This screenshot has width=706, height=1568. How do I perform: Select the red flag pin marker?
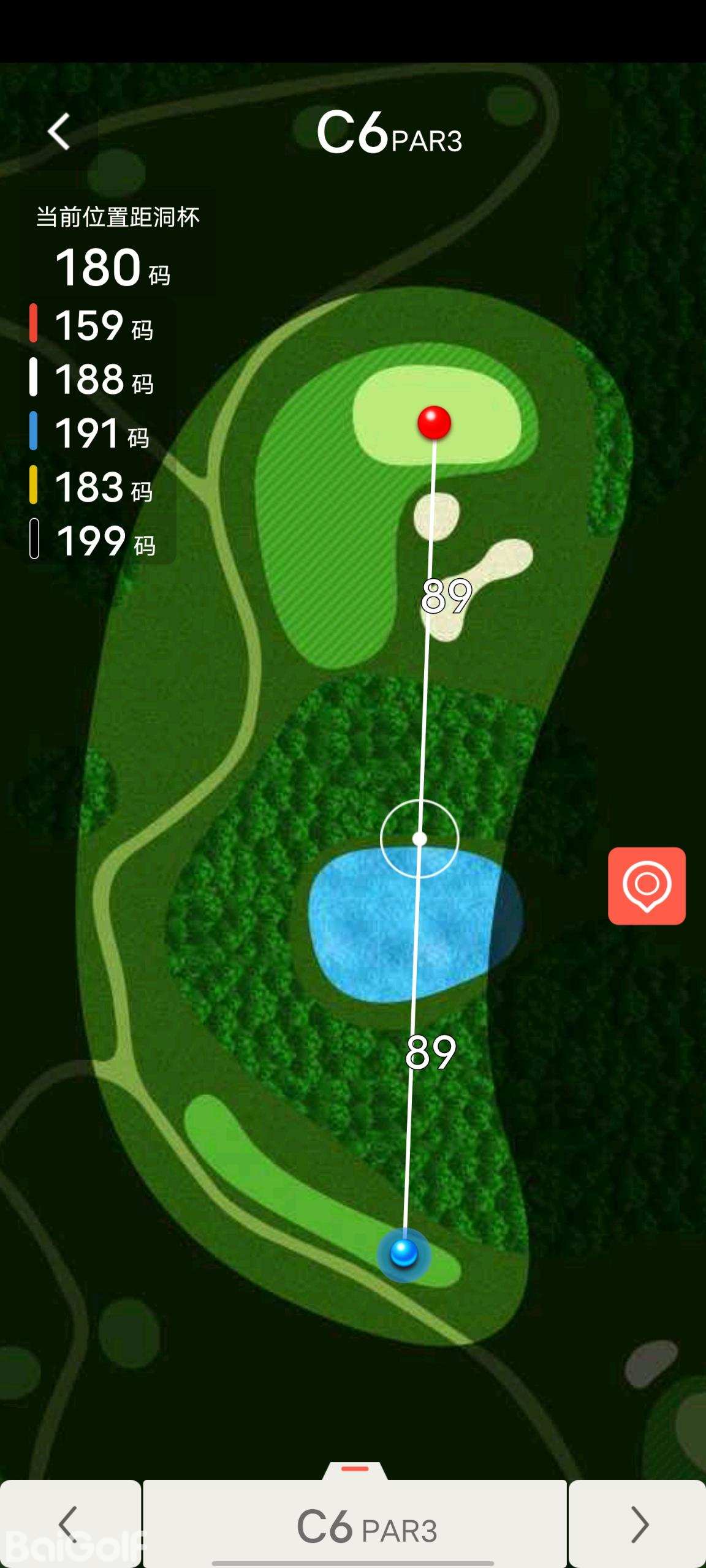435,423
